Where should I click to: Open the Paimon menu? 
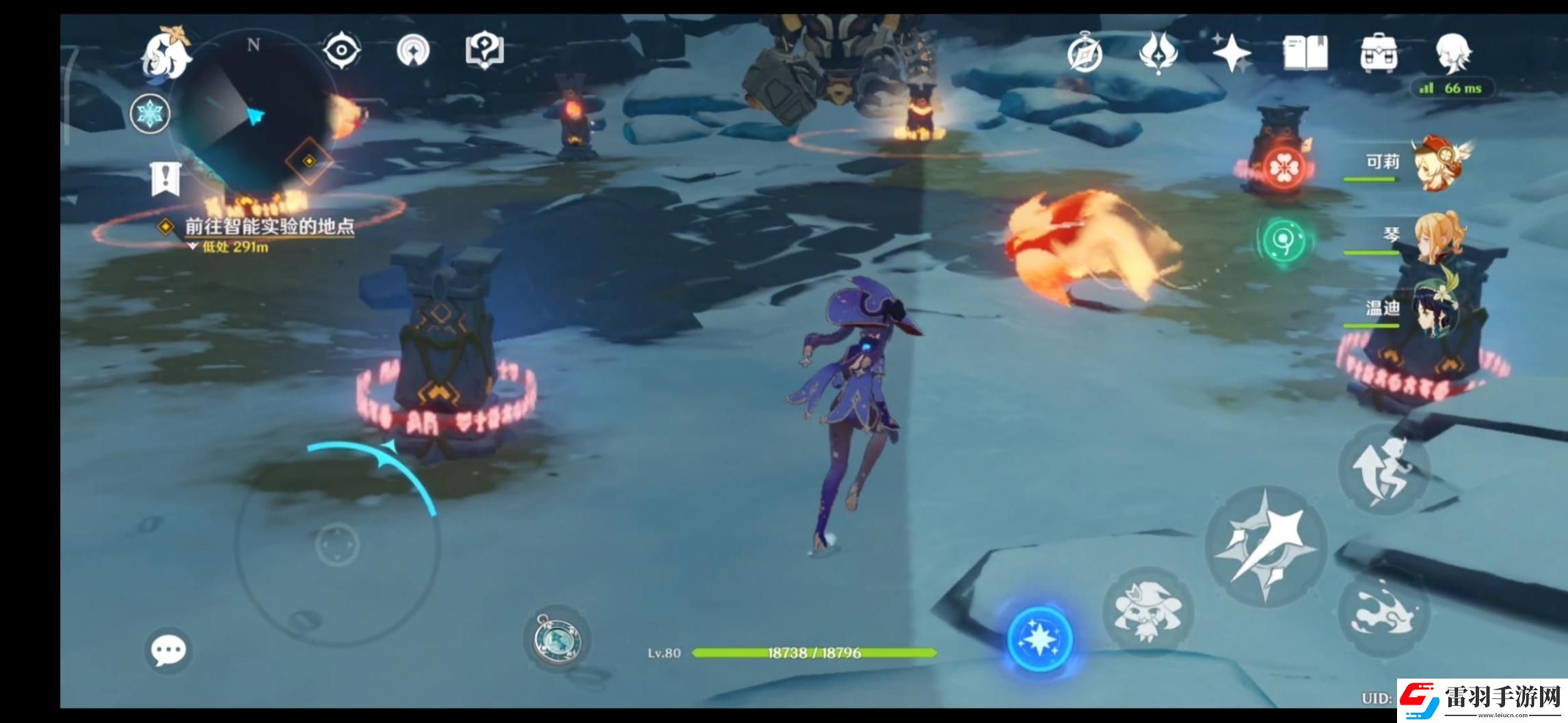click(165, 52)
